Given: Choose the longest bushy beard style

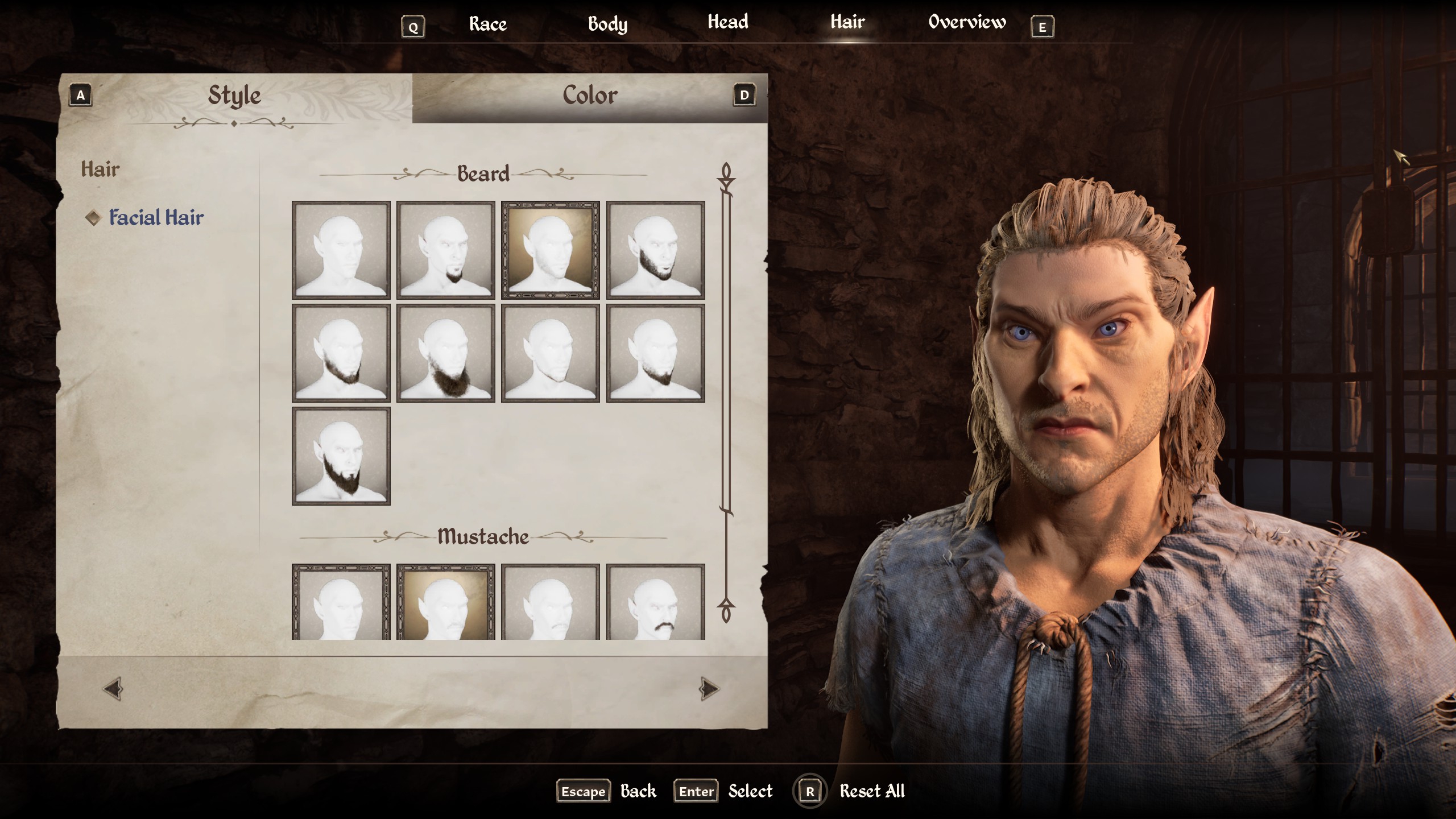Looking at the screenshot, I should point(446,353).
